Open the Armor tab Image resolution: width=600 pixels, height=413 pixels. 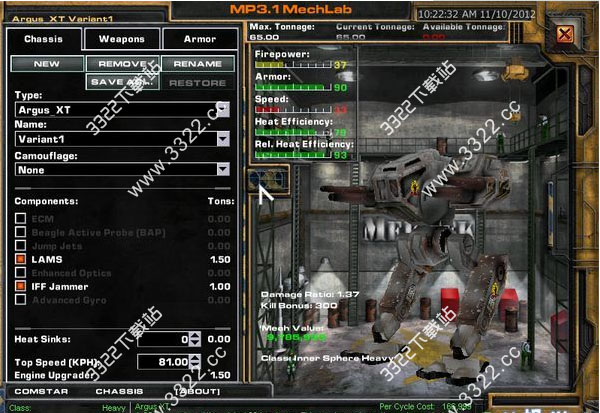pos(200,40)
